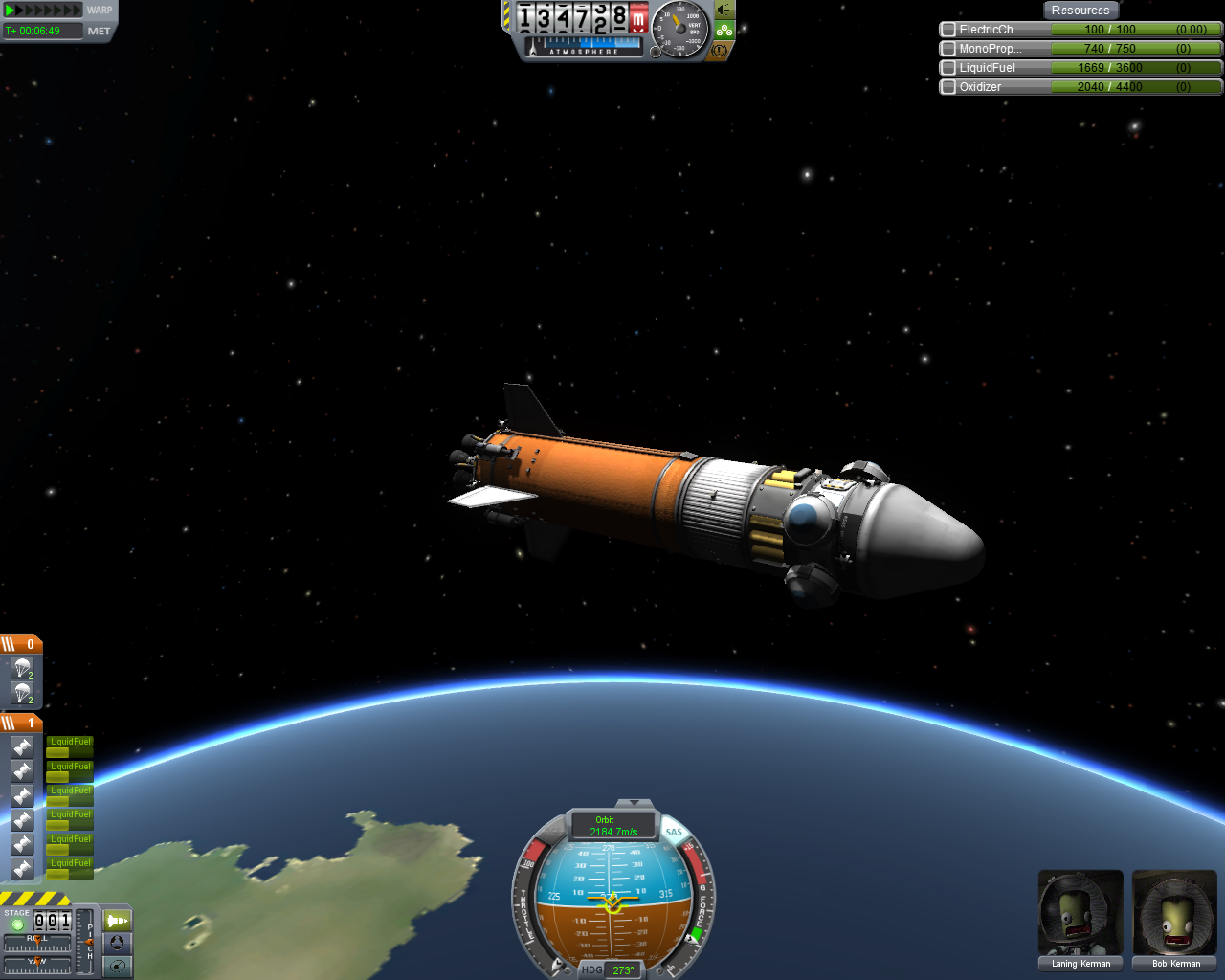This screenshot has height=980, width=1225.
Task: Toggle the landing gear button
Action: tap(724, 31)
